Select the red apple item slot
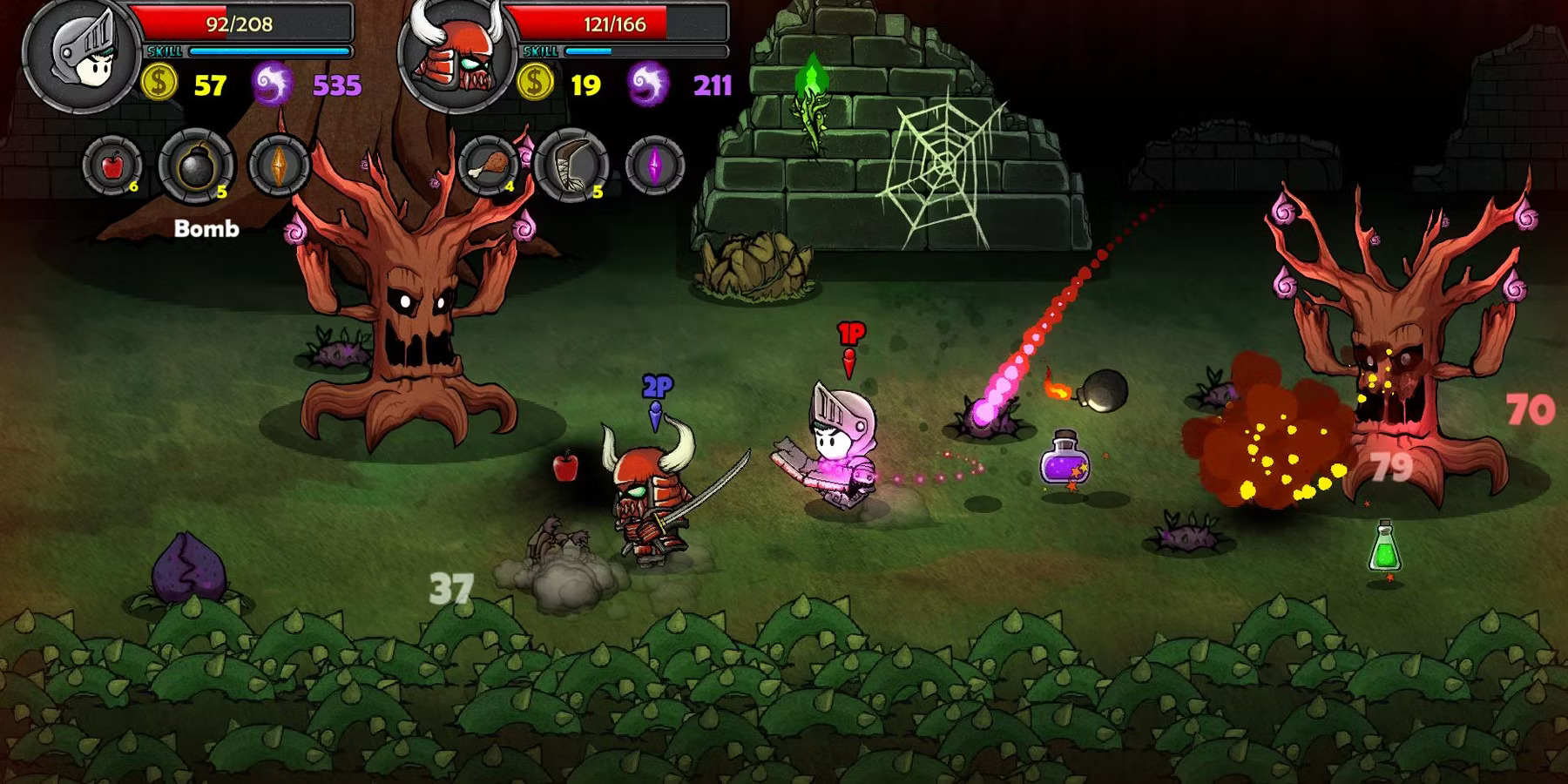The height and width of the screenshot is (784, 1568). [112, 166]
